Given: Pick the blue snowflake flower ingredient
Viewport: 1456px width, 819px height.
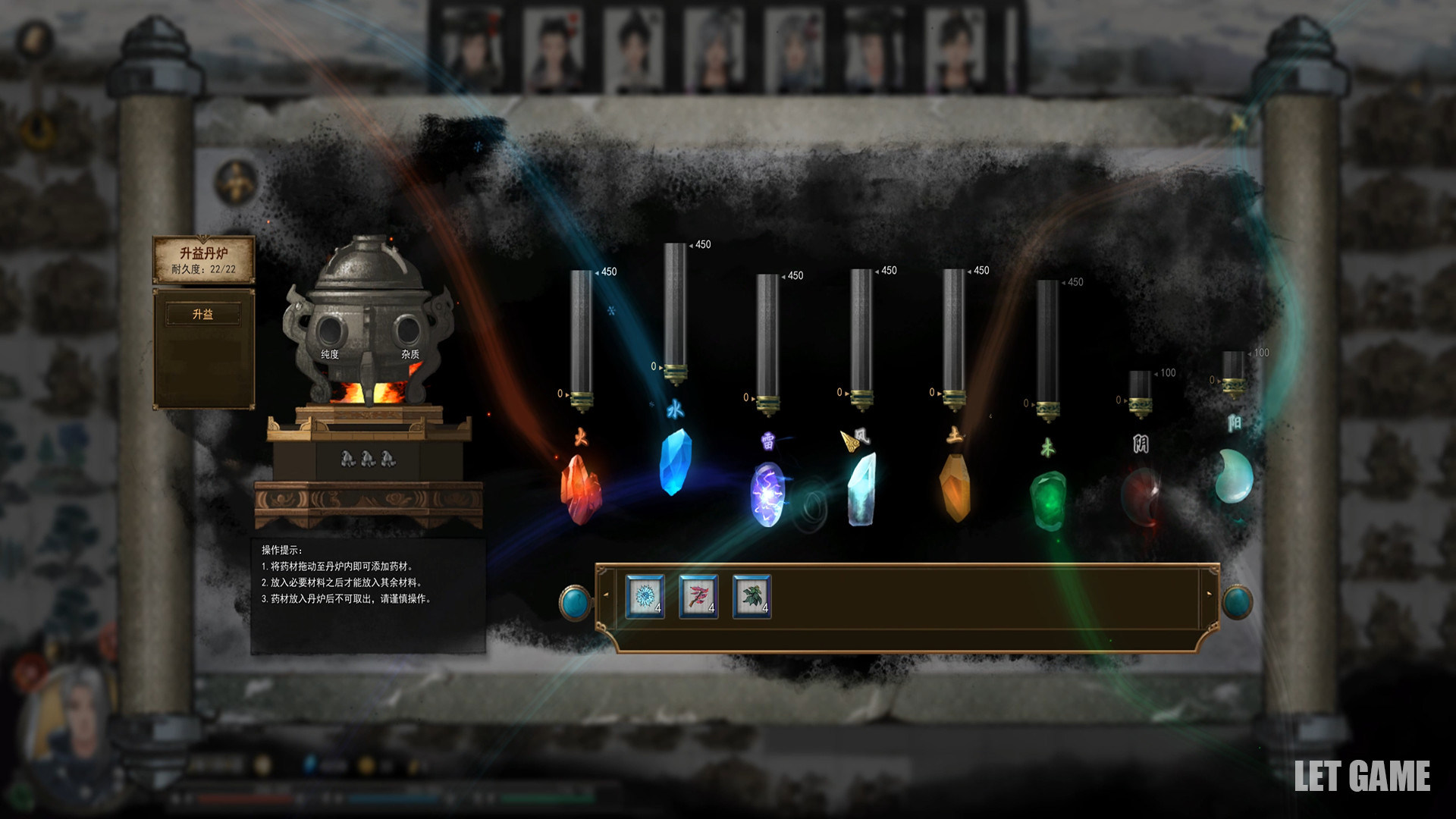Looking at the screenshot, I should pyautogui.click(x=645, y=597).
